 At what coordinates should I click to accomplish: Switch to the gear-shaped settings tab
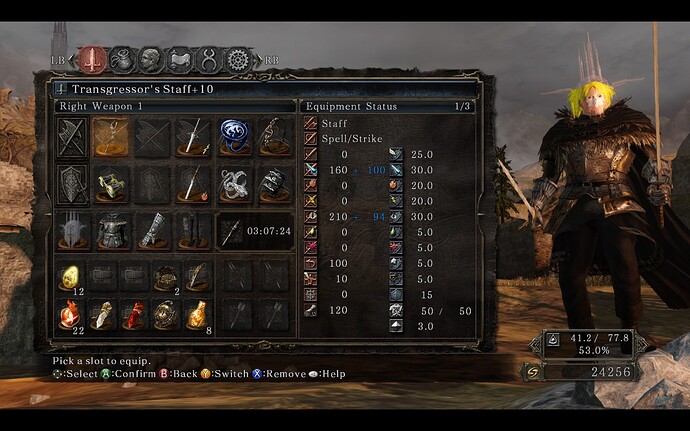coord(237,59)
